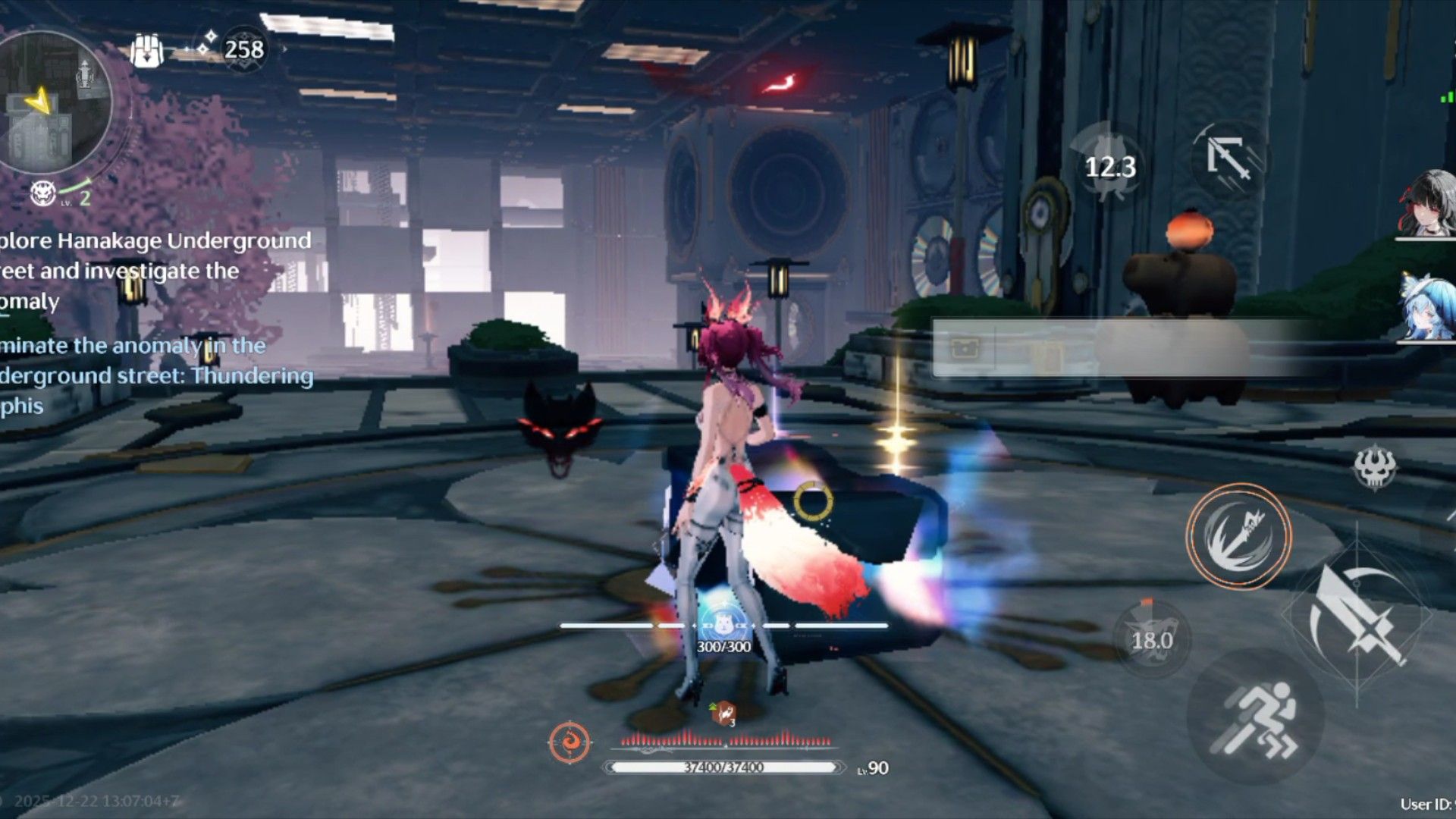Select the Hanakage Underground quest tracker
Screen dimensions: 1456x819
(x=152, y=271)
